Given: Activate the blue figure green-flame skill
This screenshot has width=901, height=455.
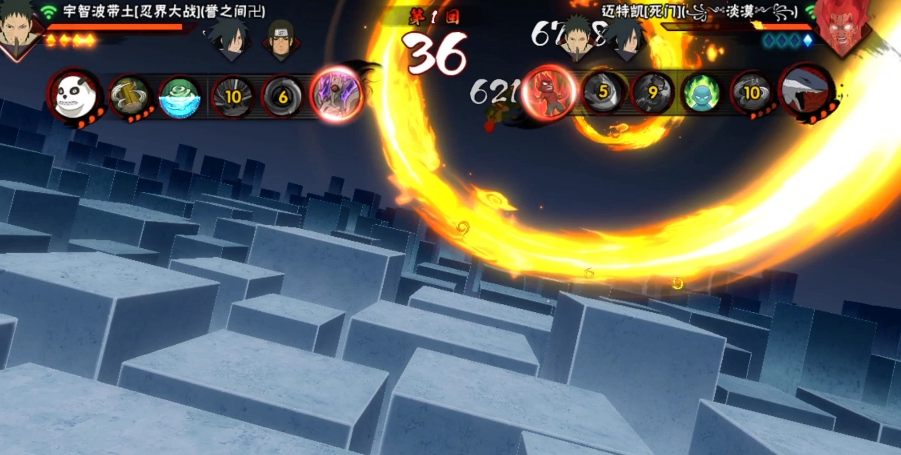Looking at the screenshot, I should (700, 93).
